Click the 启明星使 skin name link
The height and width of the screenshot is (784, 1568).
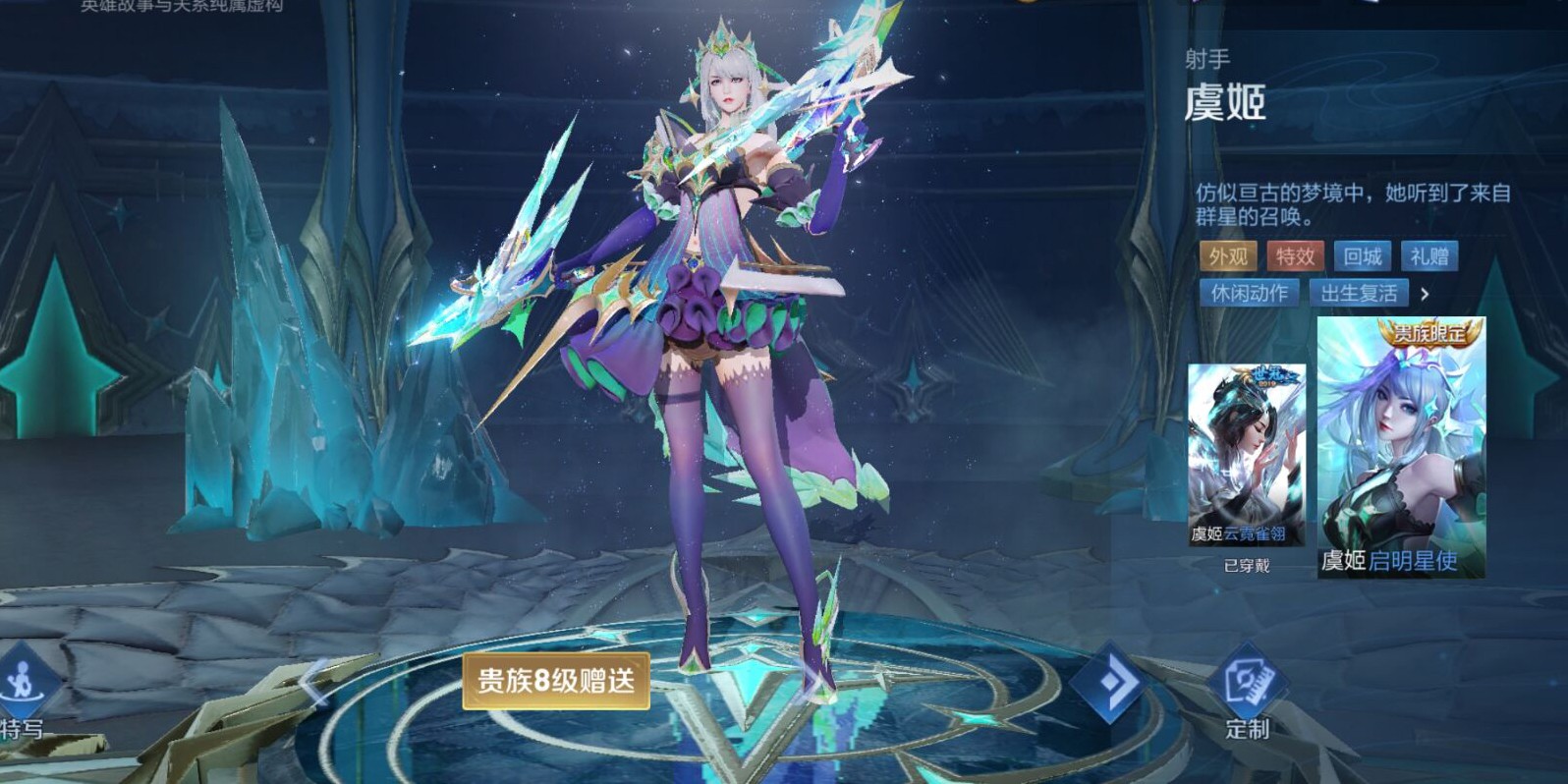[1416, 561]
